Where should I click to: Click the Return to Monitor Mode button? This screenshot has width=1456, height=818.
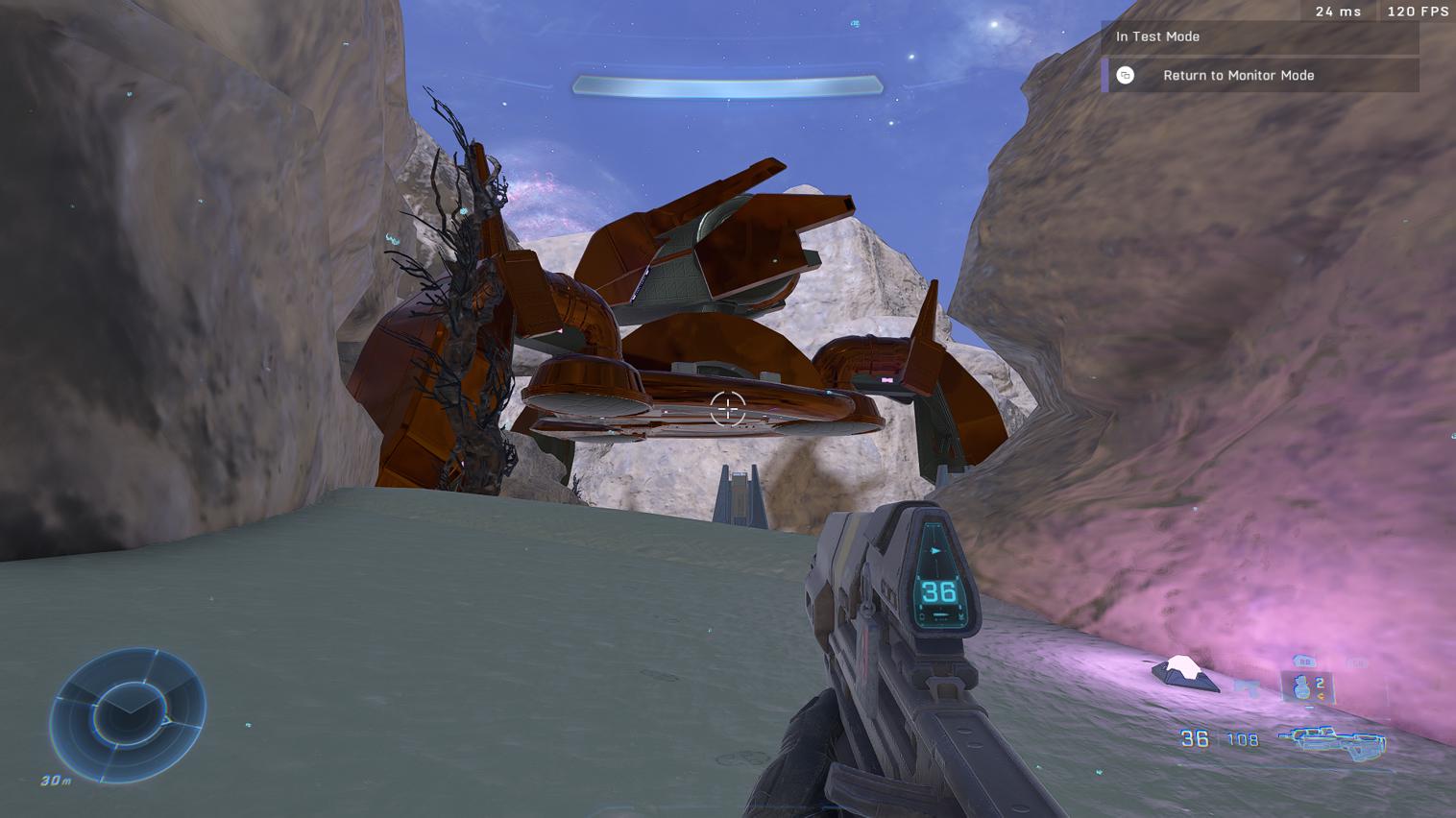pyautogui.click(x=1239, y=75)
